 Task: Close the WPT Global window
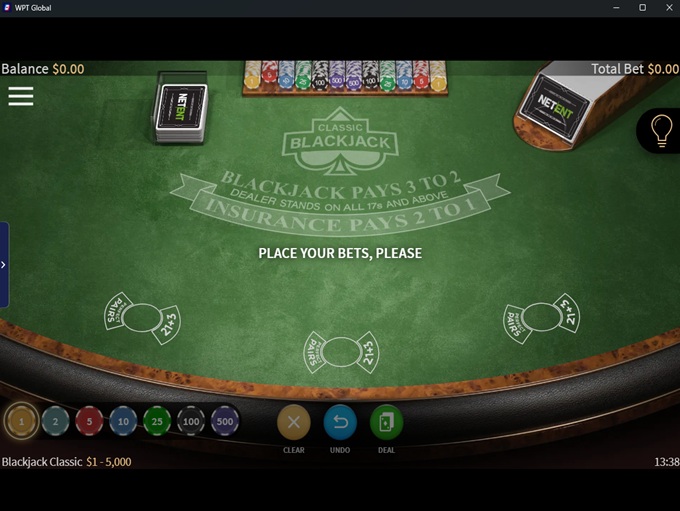(666, 8)
